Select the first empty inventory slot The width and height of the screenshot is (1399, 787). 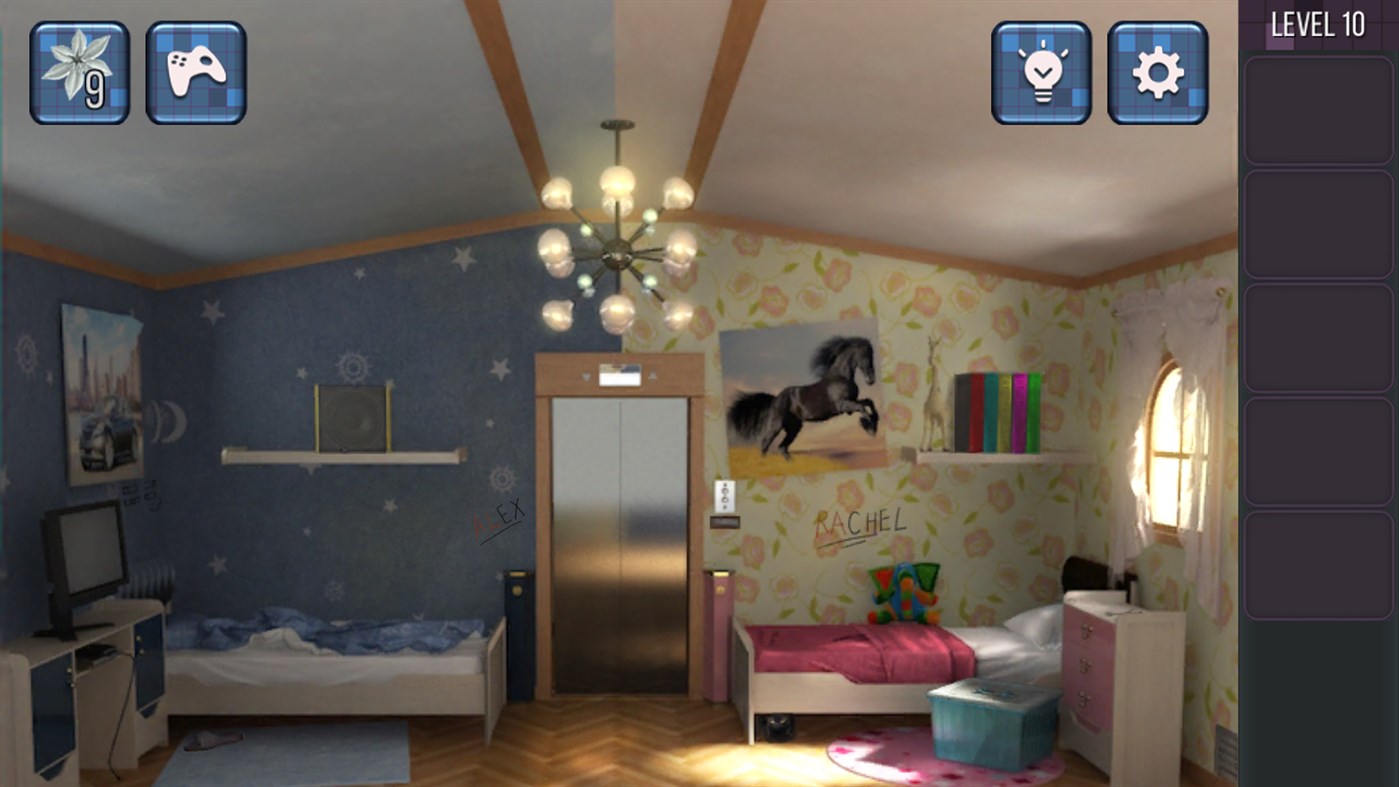tap(1317, 109)
